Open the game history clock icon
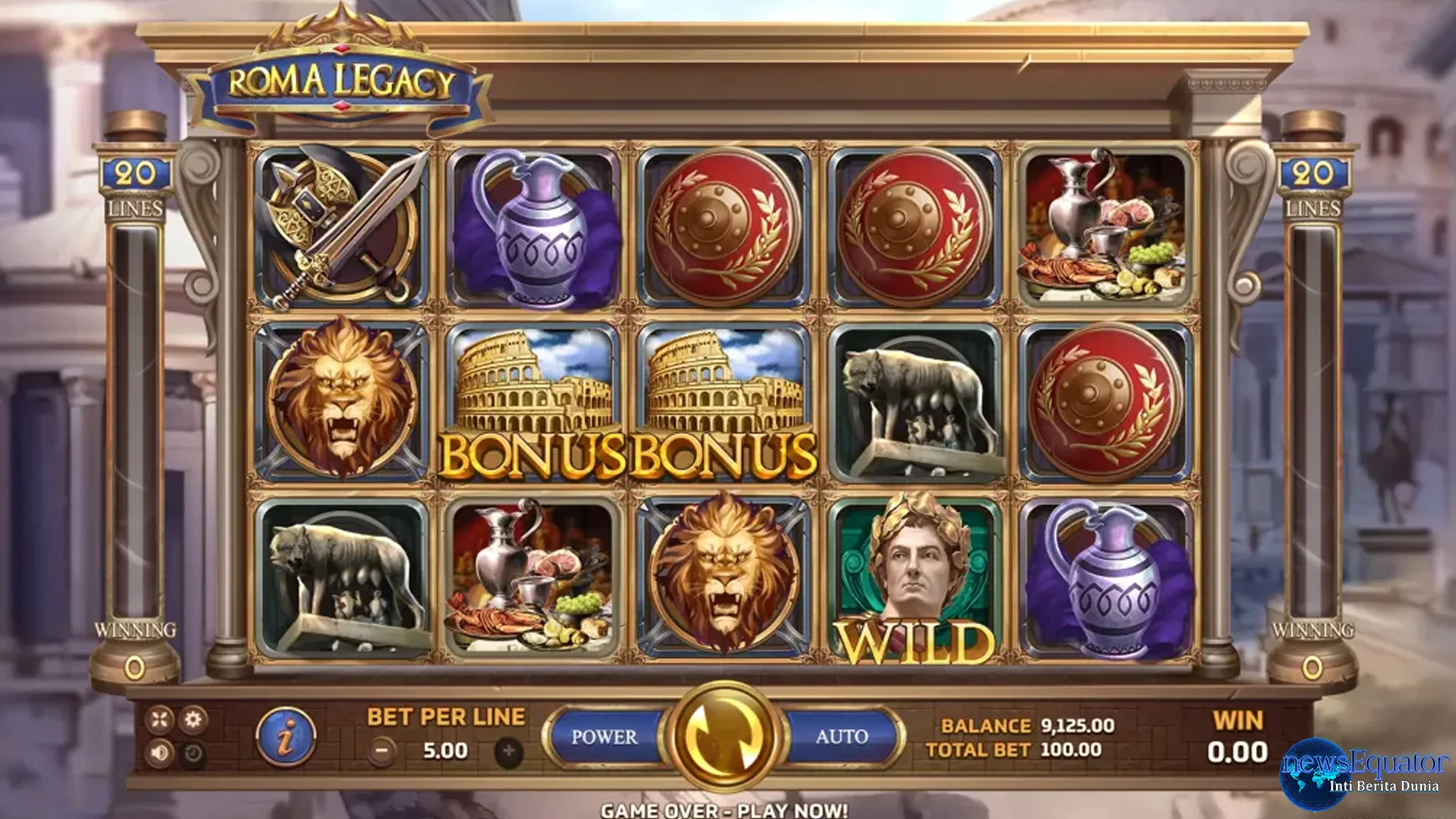This screenshot has width=1456, height=819. [x=193, y=753]
